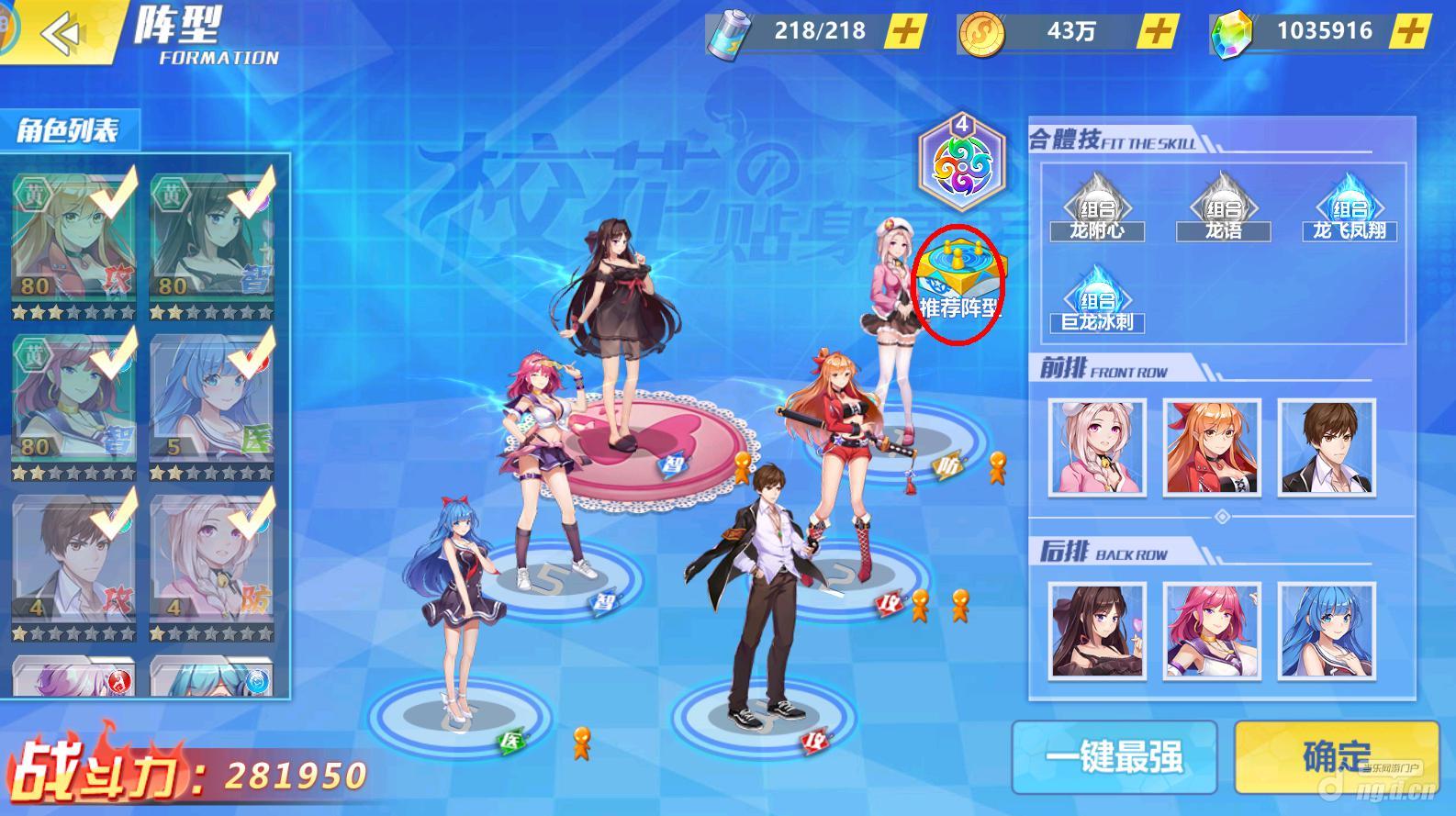Click the rainbow gem icon showing 1035916
The image size is (1456, 816).
point(1235,29)
